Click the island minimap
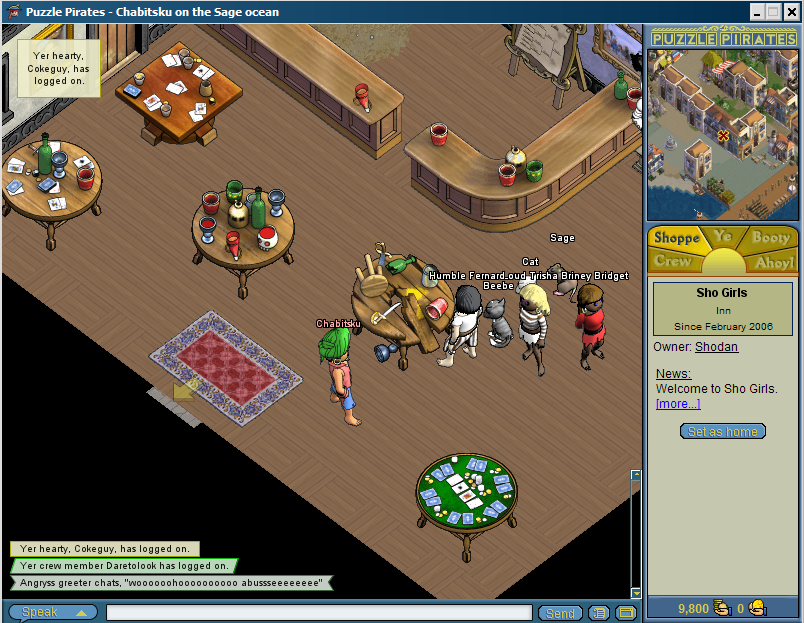804x623 pixels. click(722, 134)
